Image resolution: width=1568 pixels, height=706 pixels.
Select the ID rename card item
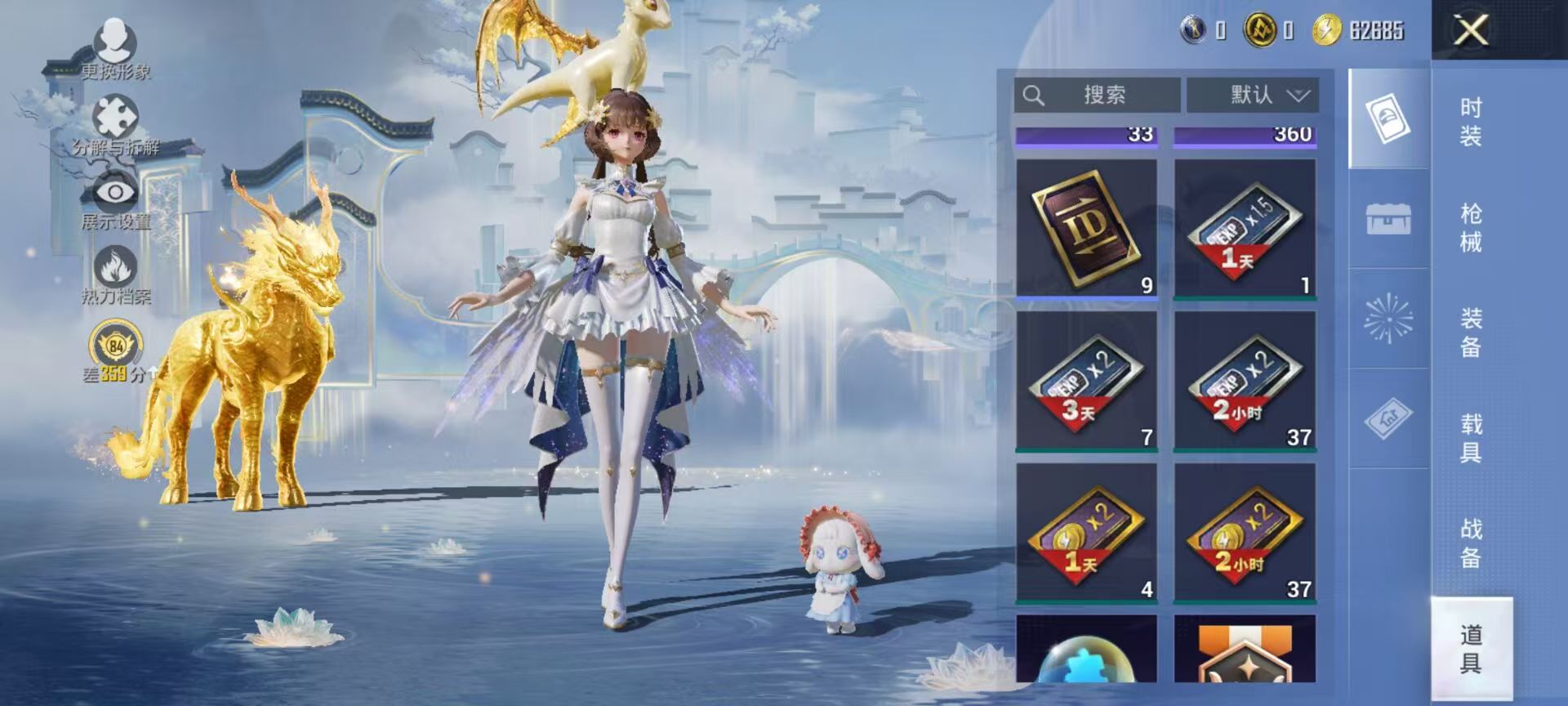coord(1086,228)
